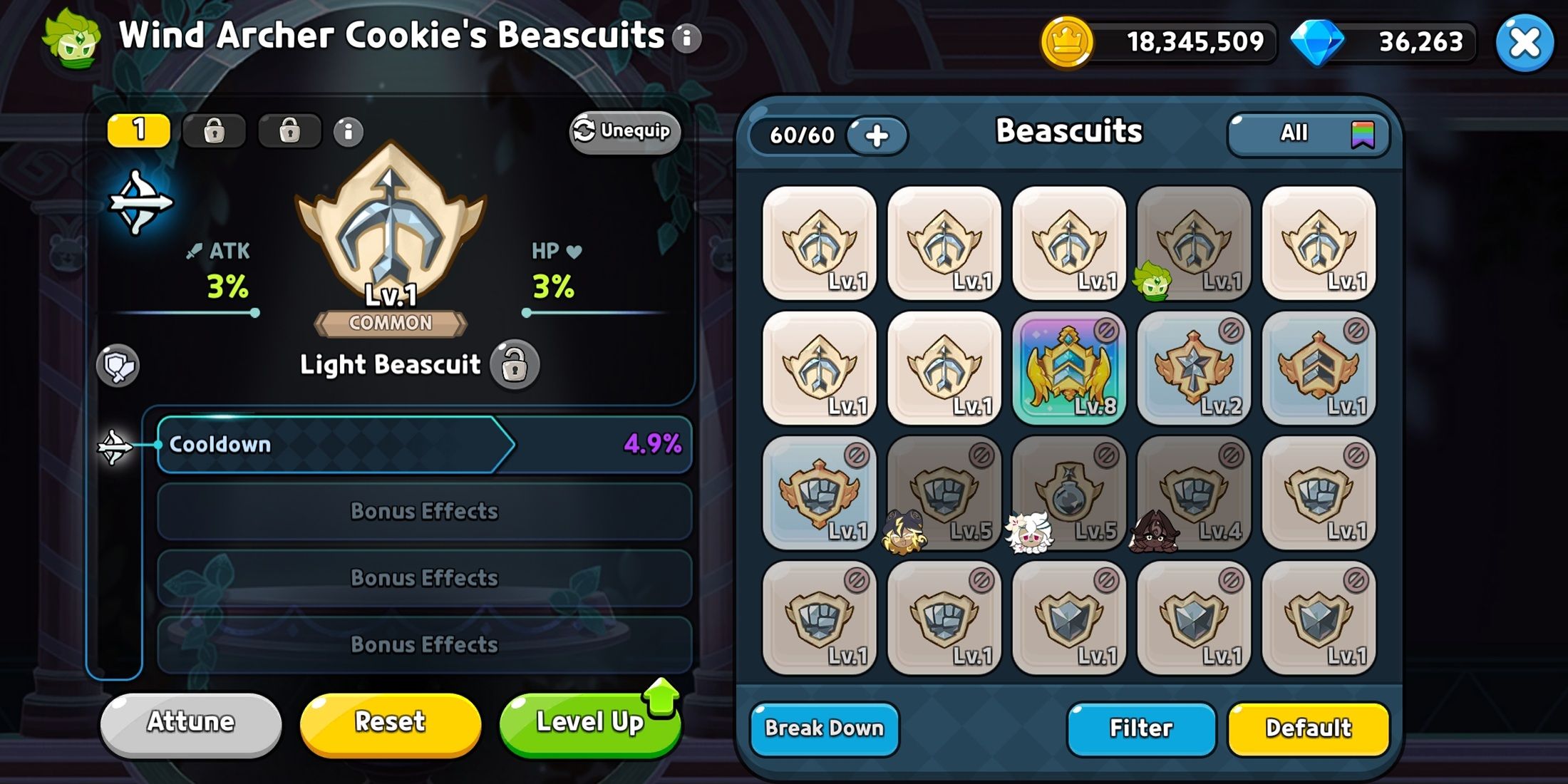This screenshot has width=1568, height=784.
Task: Open the All category dropdown
Action: click(1308, 133)
